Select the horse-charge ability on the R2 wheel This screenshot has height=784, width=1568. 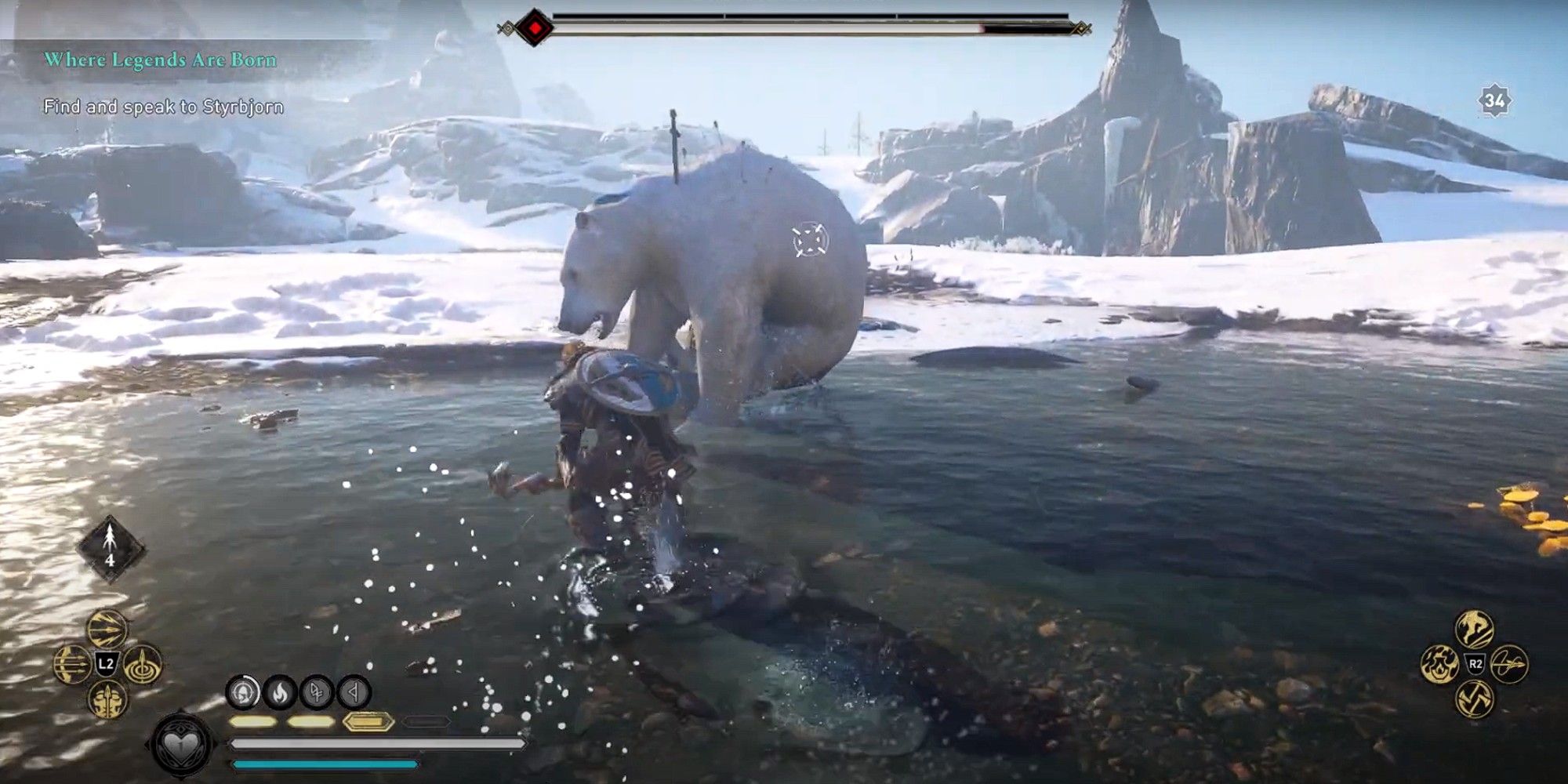pos(1473,629)
